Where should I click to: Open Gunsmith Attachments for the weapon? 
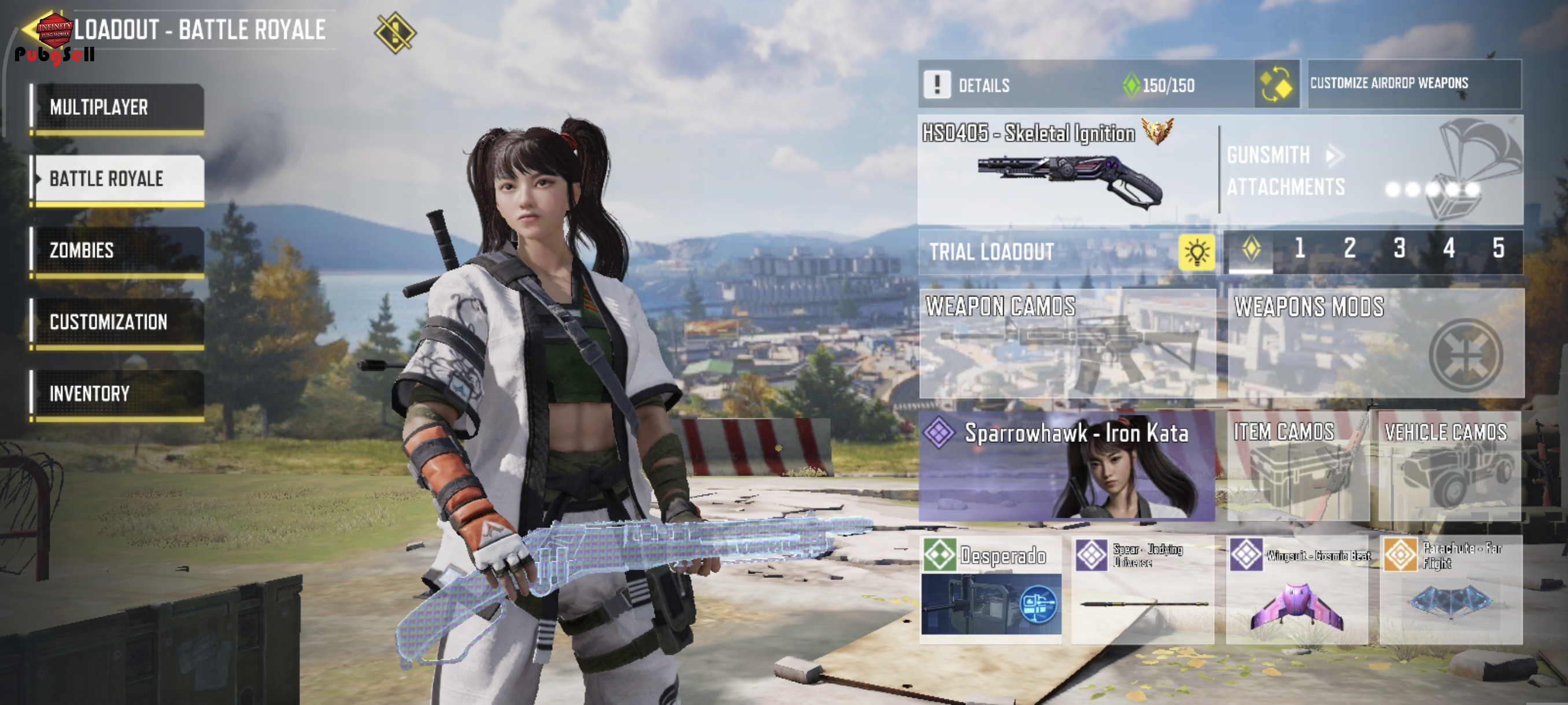pyautogui.click(x=1284, y=170)
